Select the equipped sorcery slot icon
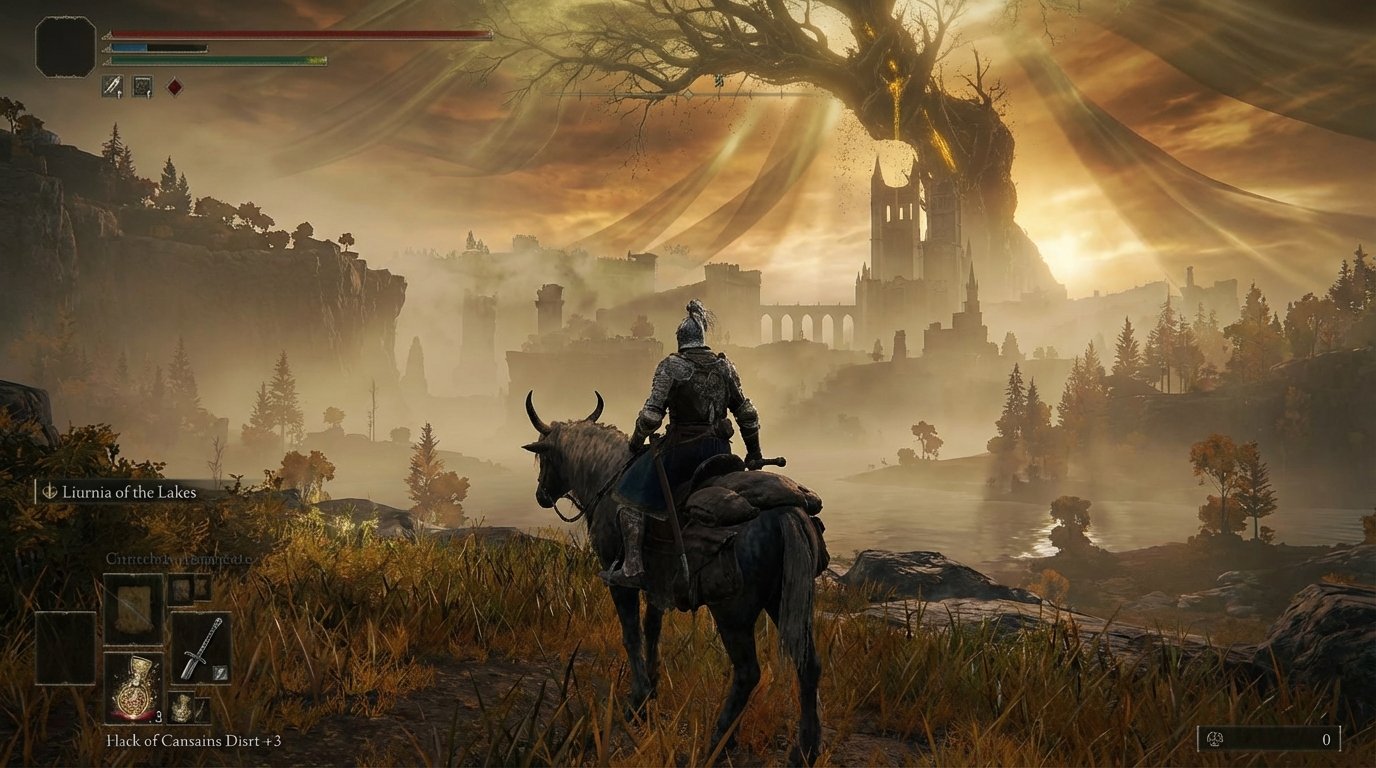The height and width of the screenshot is (768, 1376). (x=143, y=86)
